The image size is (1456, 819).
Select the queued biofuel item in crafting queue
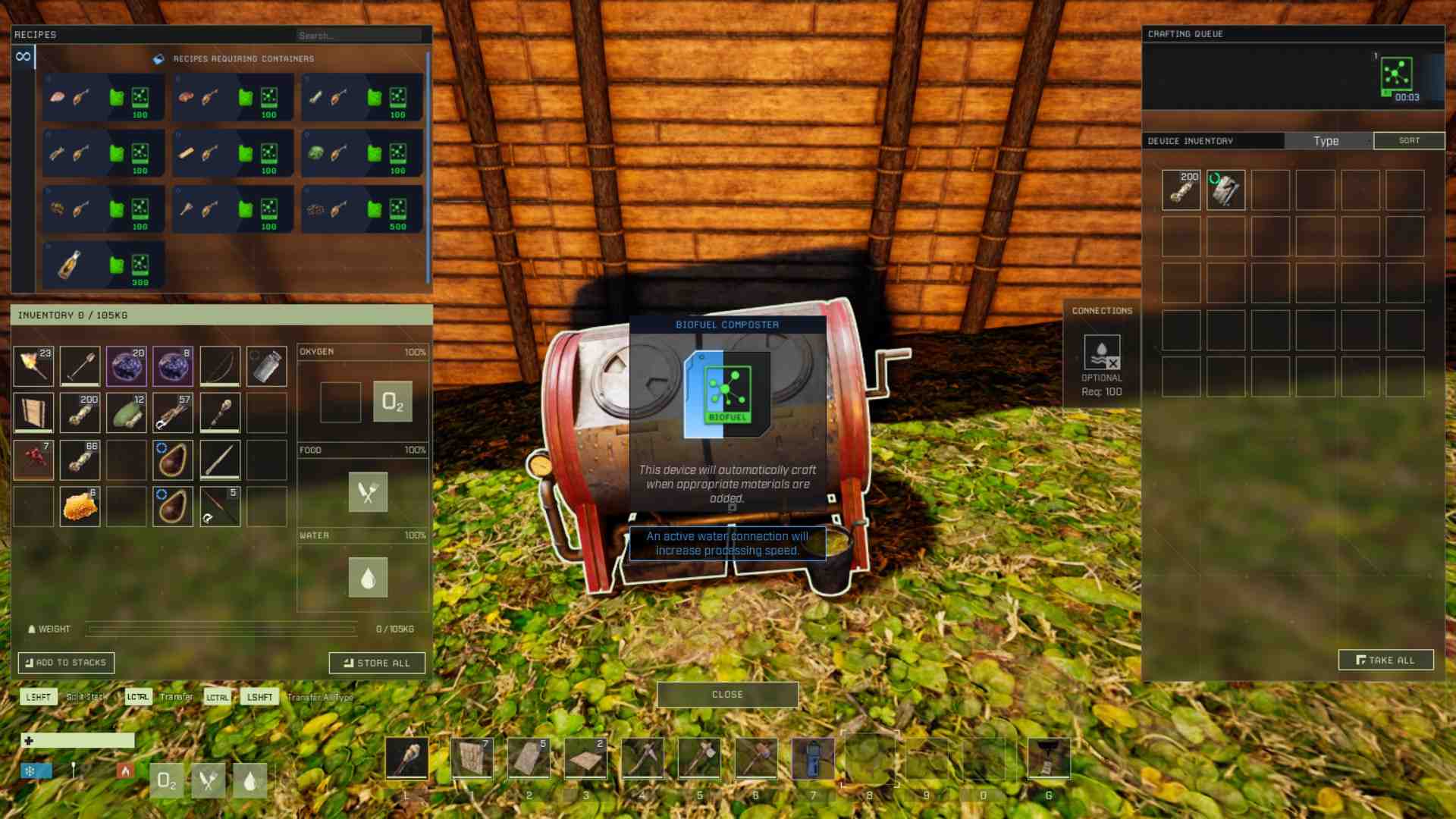point(1396,77)
